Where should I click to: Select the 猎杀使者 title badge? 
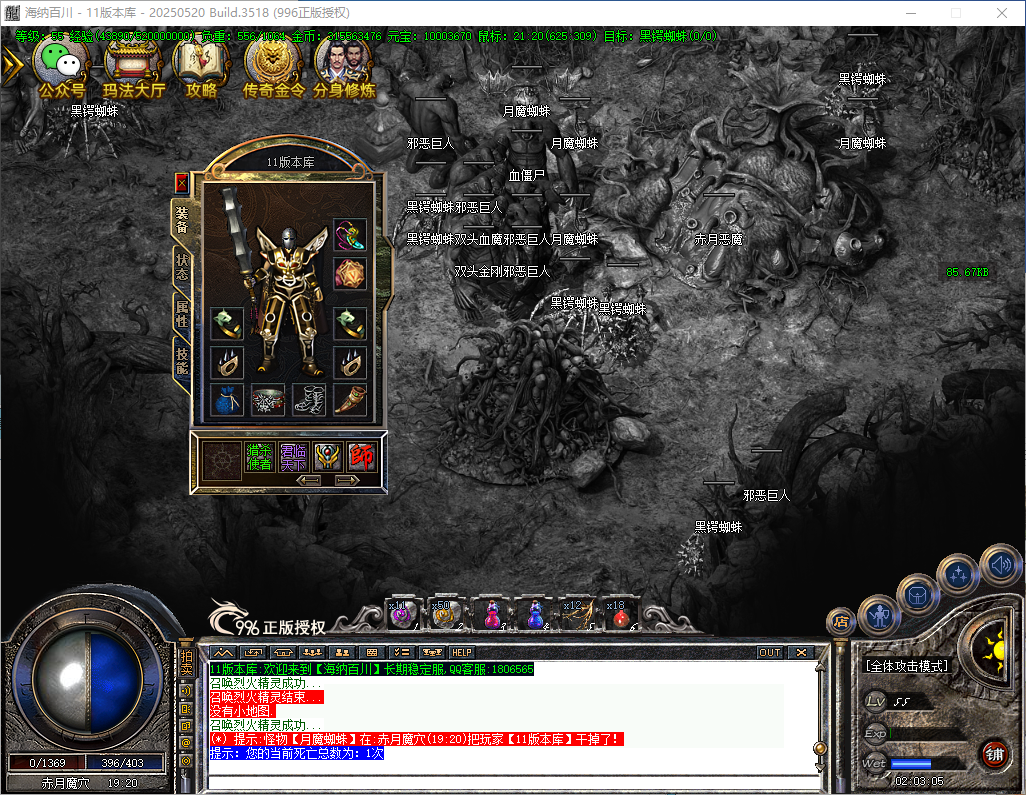[259, 457]
